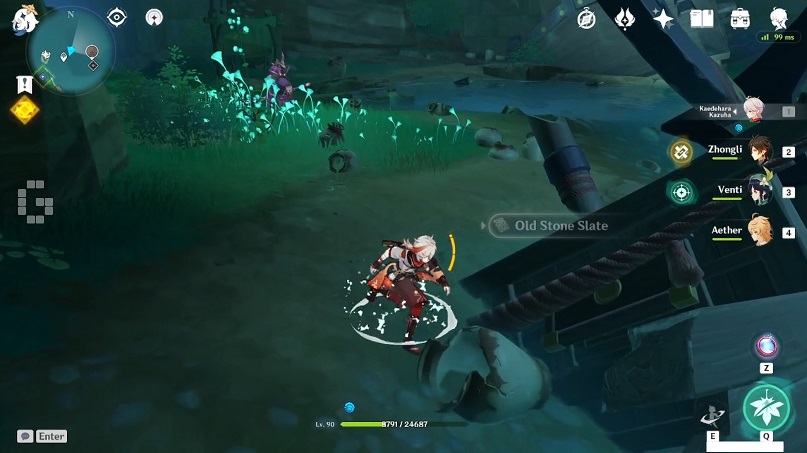Toggle the elemental sight eye icon

tap(117, 17)
